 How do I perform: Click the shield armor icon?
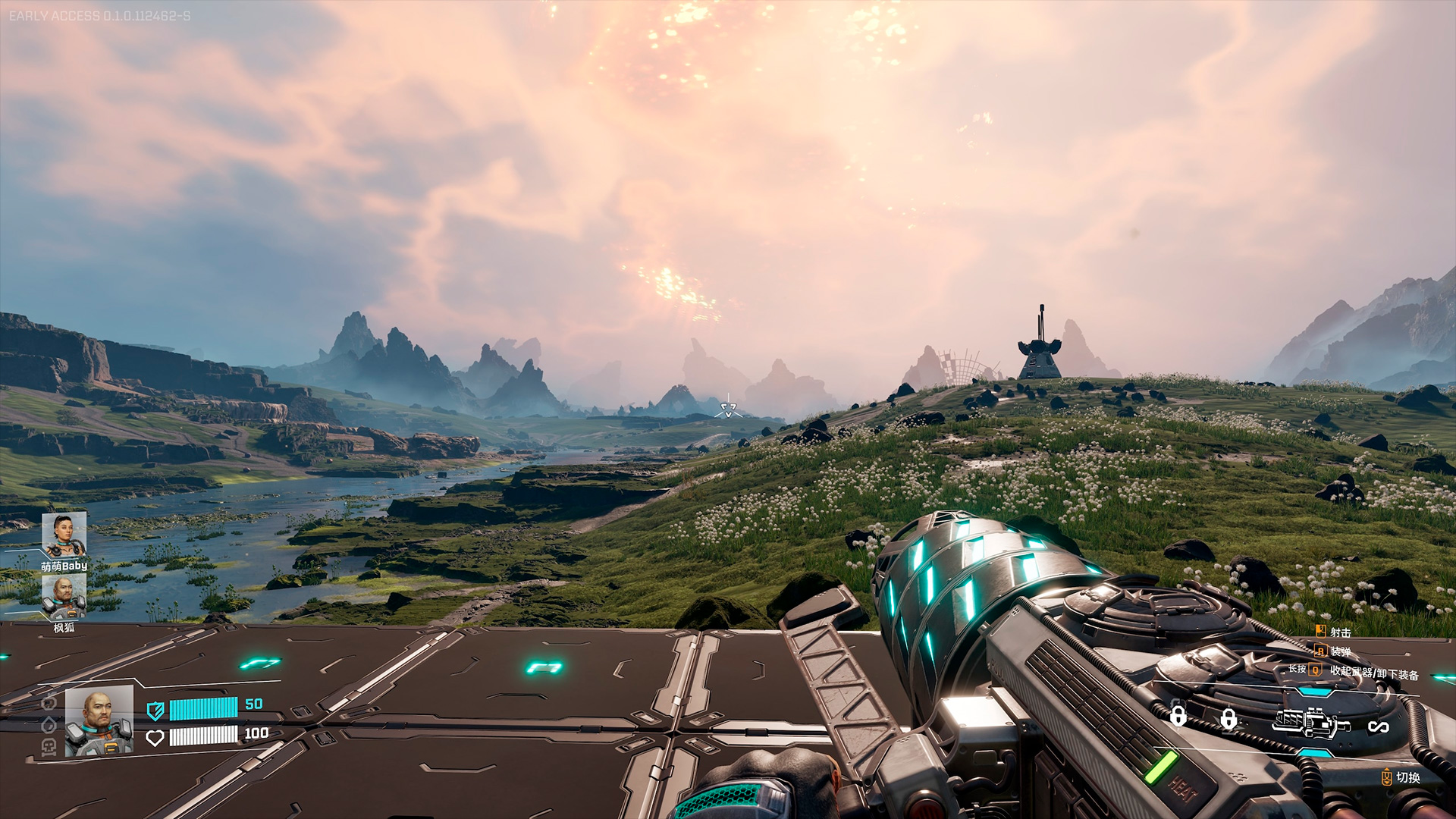155,711
